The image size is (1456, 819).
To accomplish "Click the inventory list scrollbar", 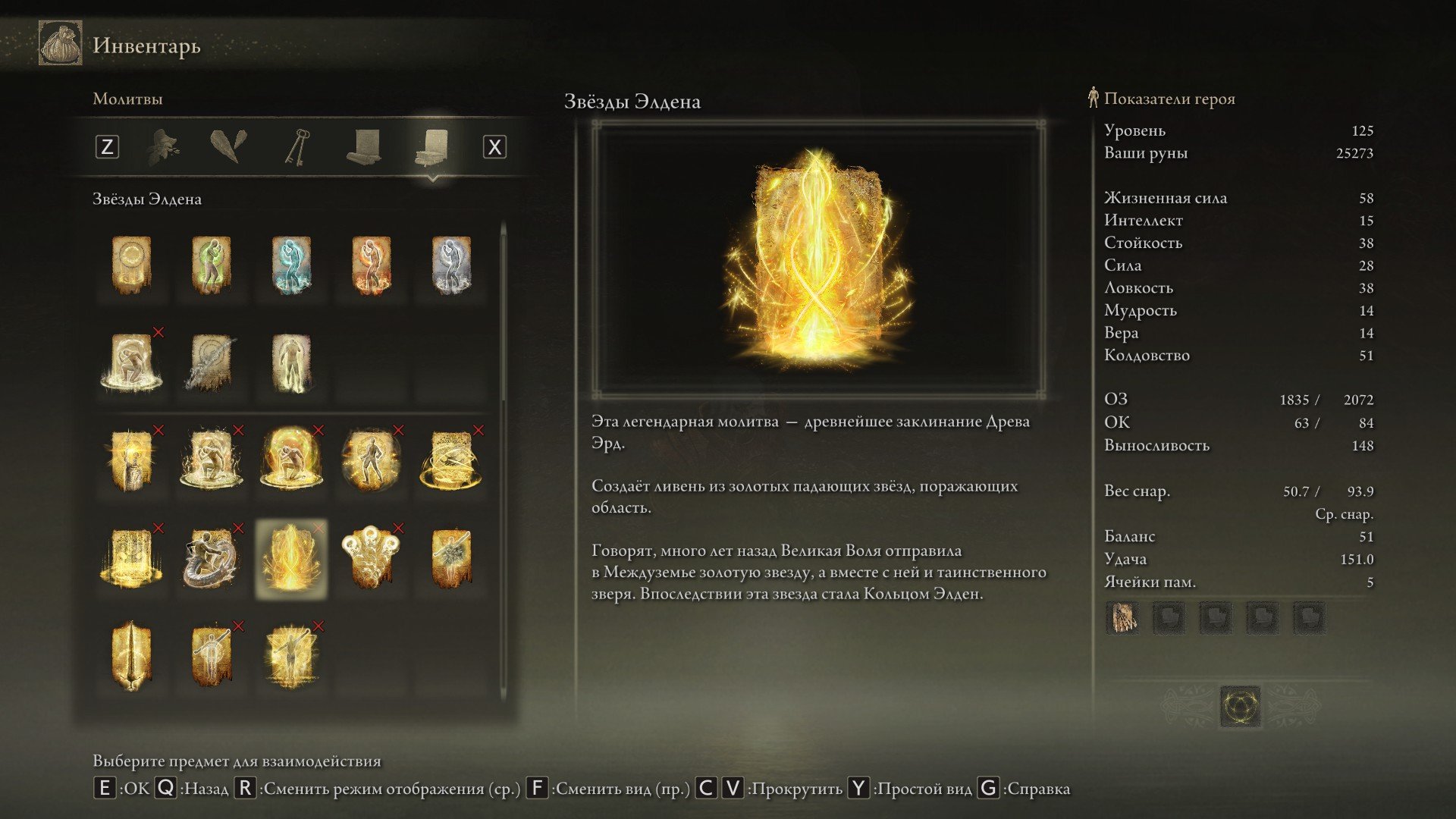I will [504, 318].
